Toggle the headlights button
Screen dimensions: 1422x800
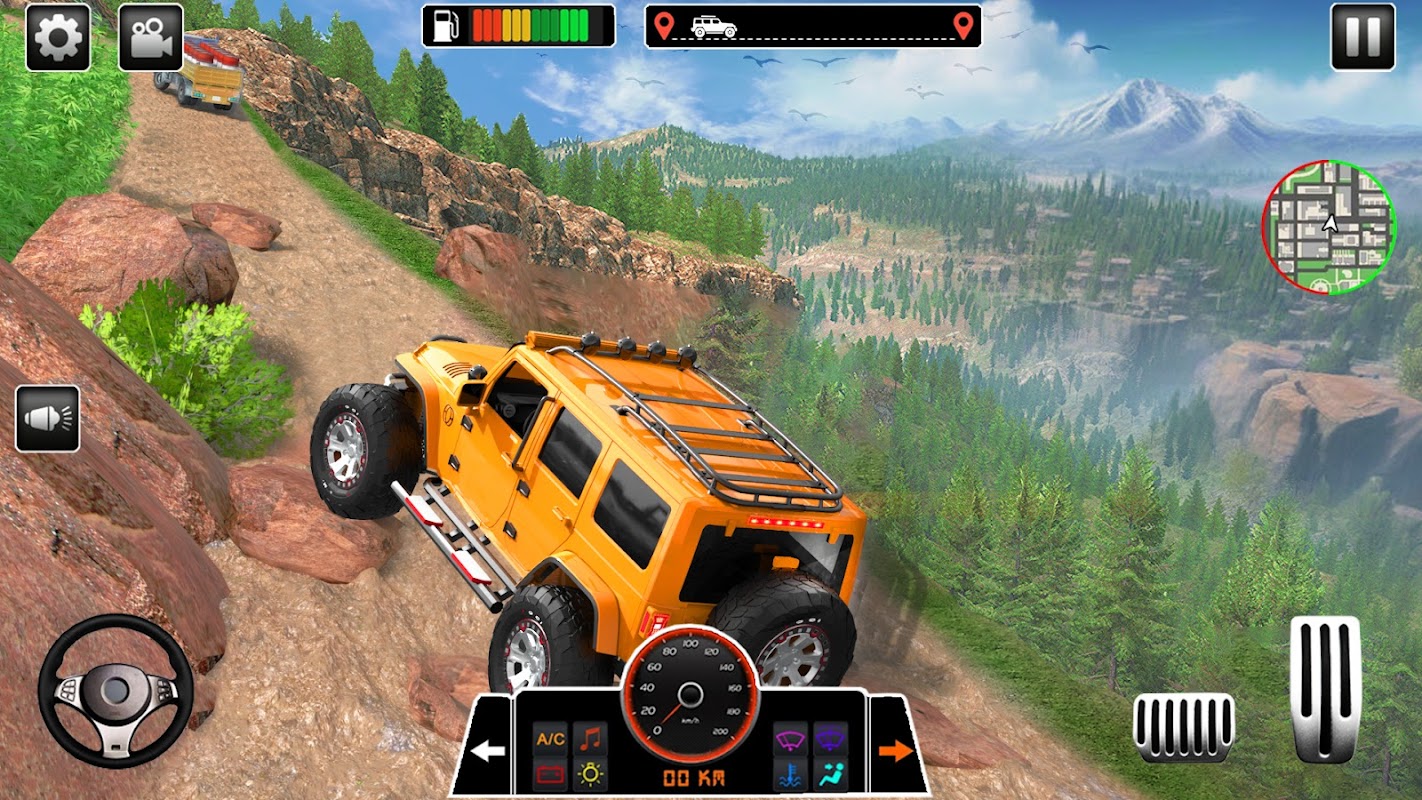coord(48,418)
